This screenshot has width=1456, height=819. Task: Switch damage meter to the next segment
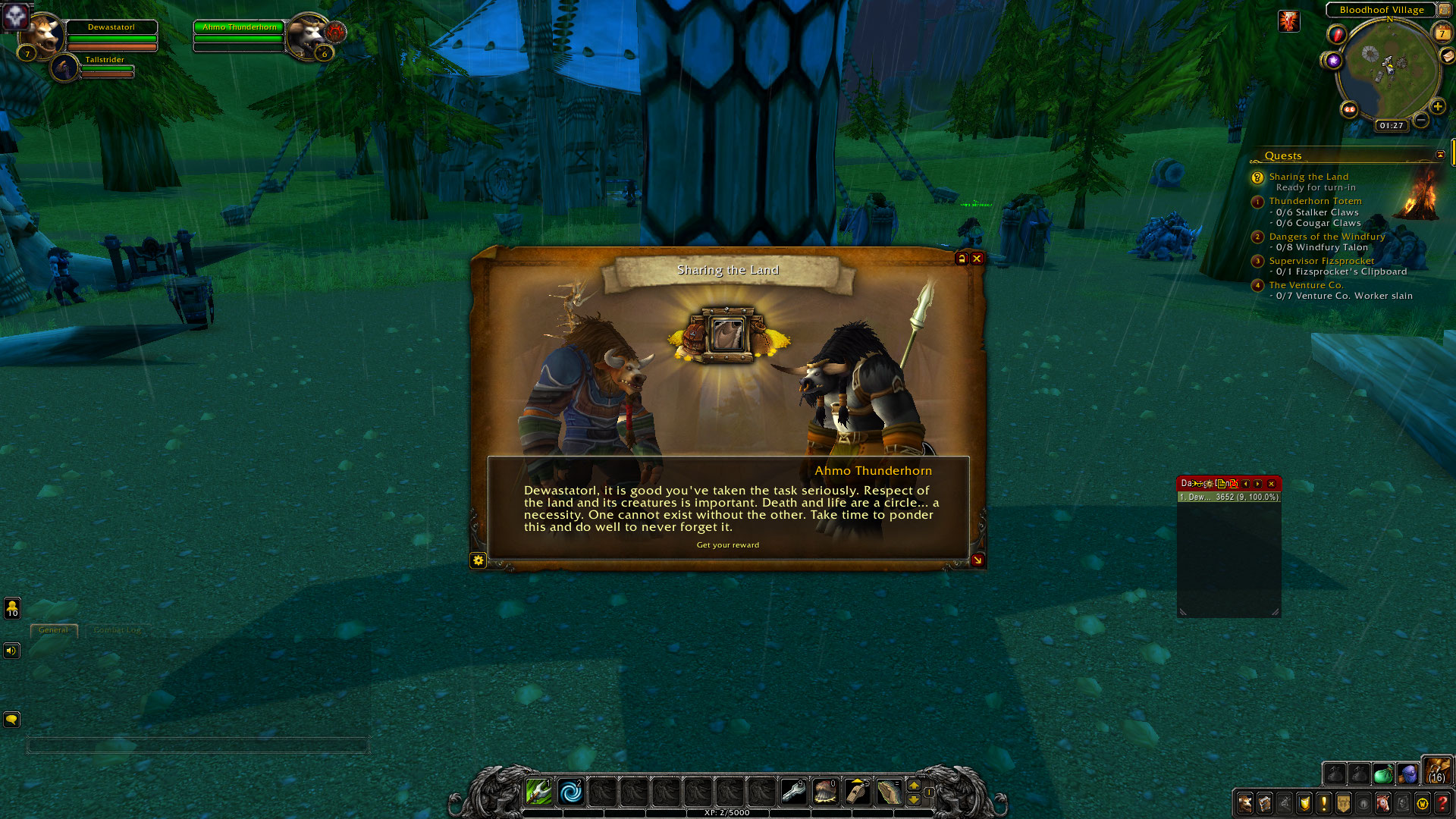point(1257,484)
